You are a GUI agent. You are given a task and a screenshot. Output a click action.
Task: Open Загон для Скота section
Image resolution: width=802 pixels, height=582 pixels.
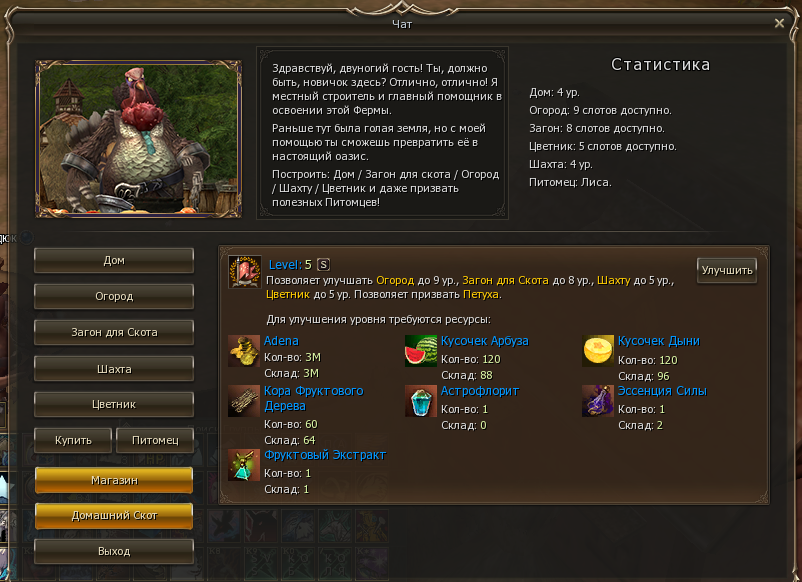tap(114, 332)
